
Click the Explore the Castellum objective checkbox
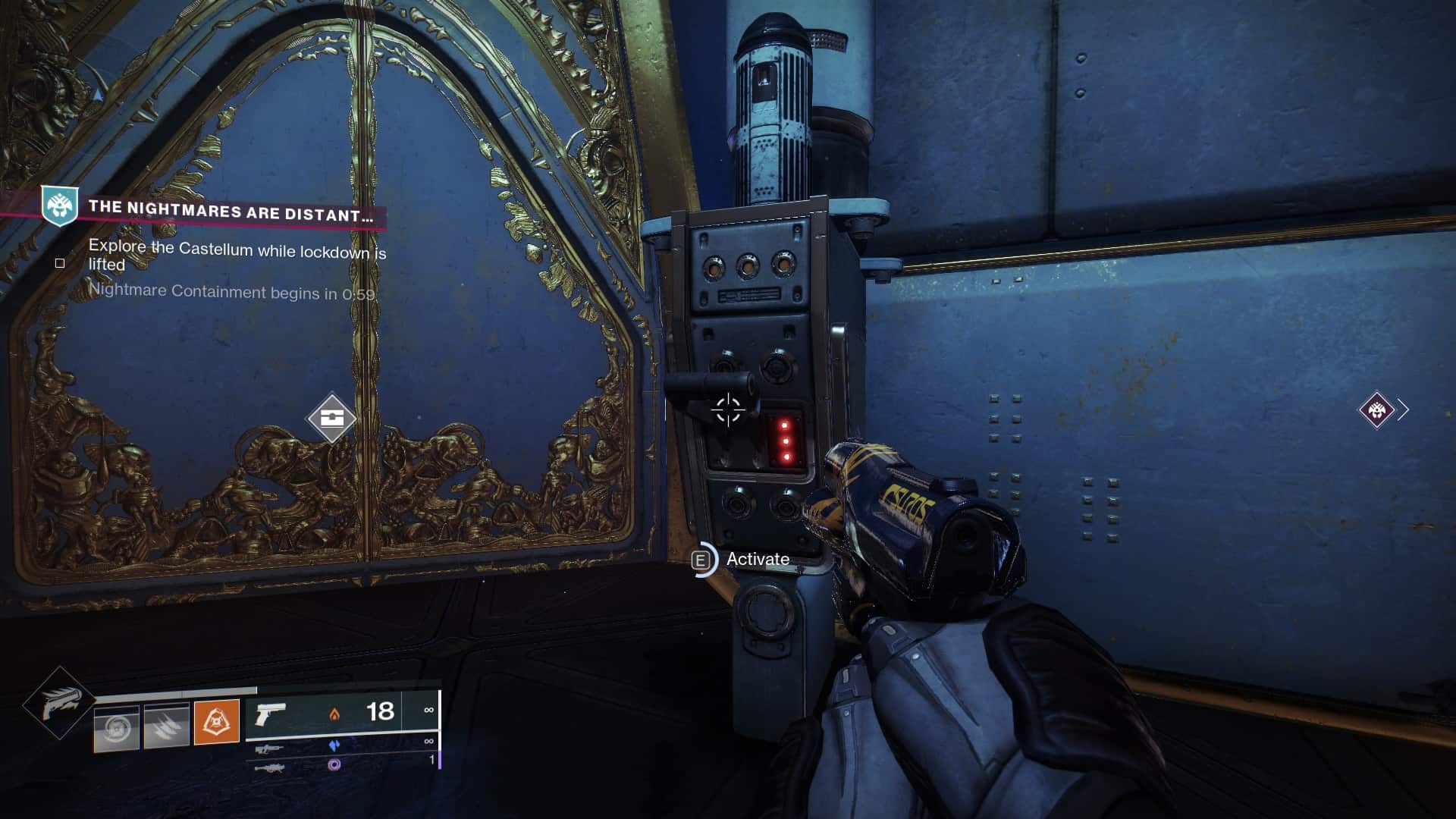60,263
